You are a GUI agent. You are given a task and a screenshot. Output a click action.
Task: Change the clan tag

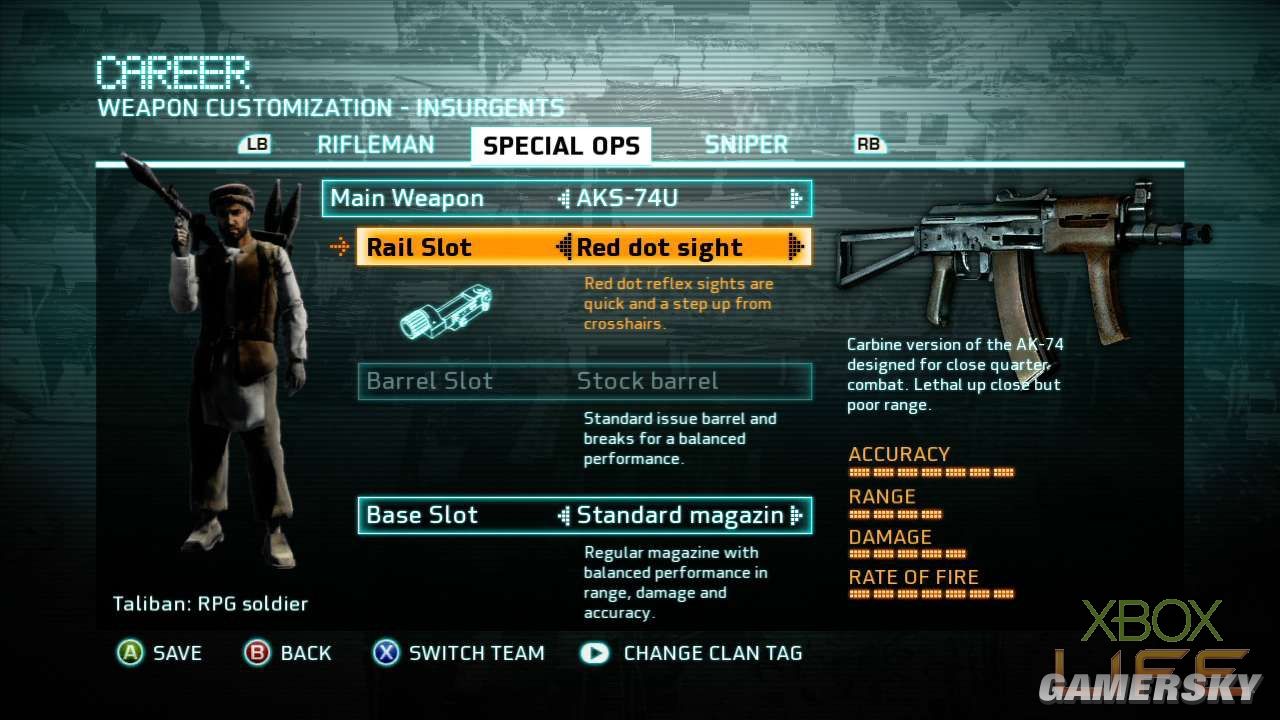692,653
